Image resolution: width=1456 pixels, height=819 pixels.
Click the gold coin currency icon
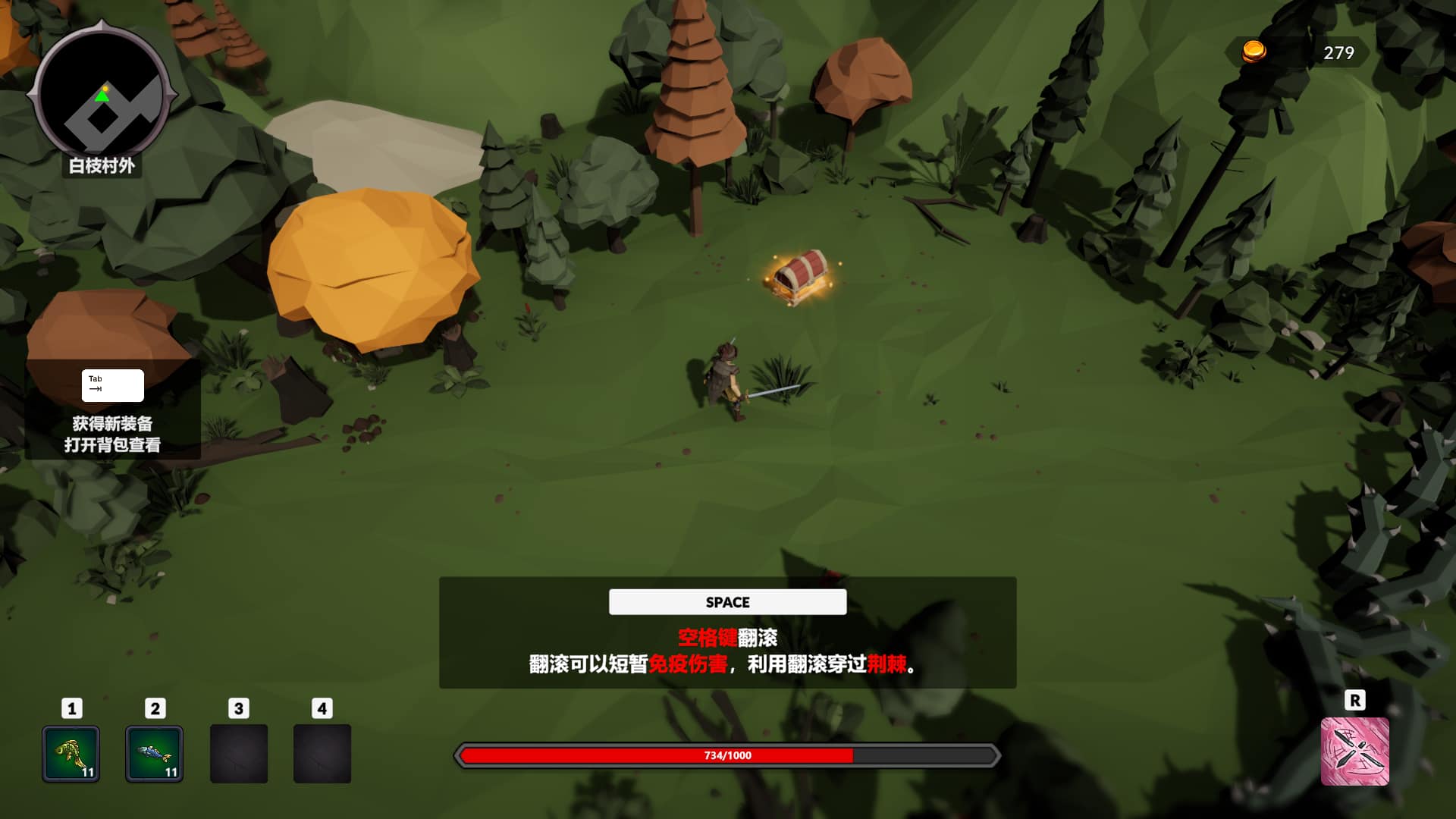coord(1254,52)
